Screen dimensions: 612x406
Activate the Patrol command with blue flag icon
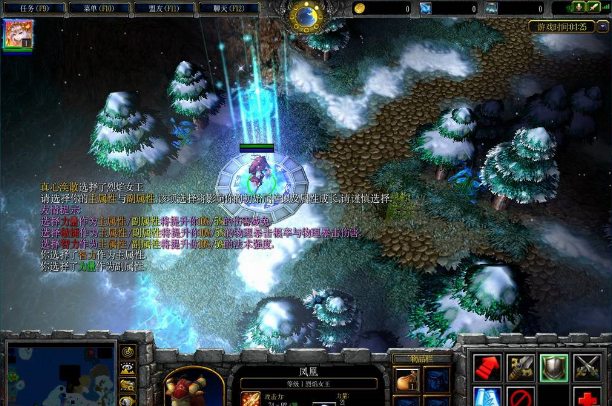tap(486, 398)
